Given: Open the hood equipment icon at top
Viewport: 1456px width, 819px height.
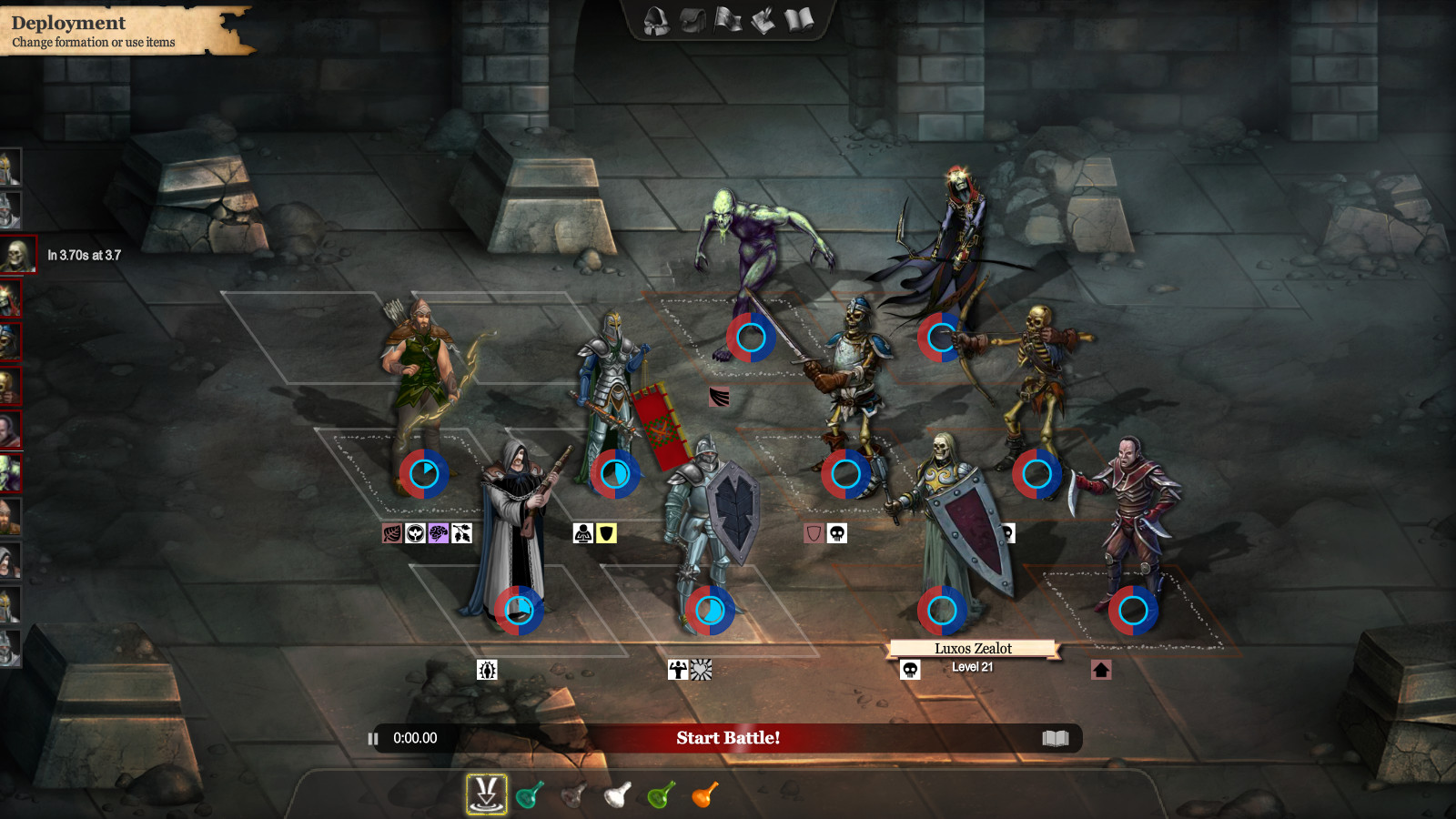Looking at the screenshot, I should pyautogui.click(x=655, y=21).
